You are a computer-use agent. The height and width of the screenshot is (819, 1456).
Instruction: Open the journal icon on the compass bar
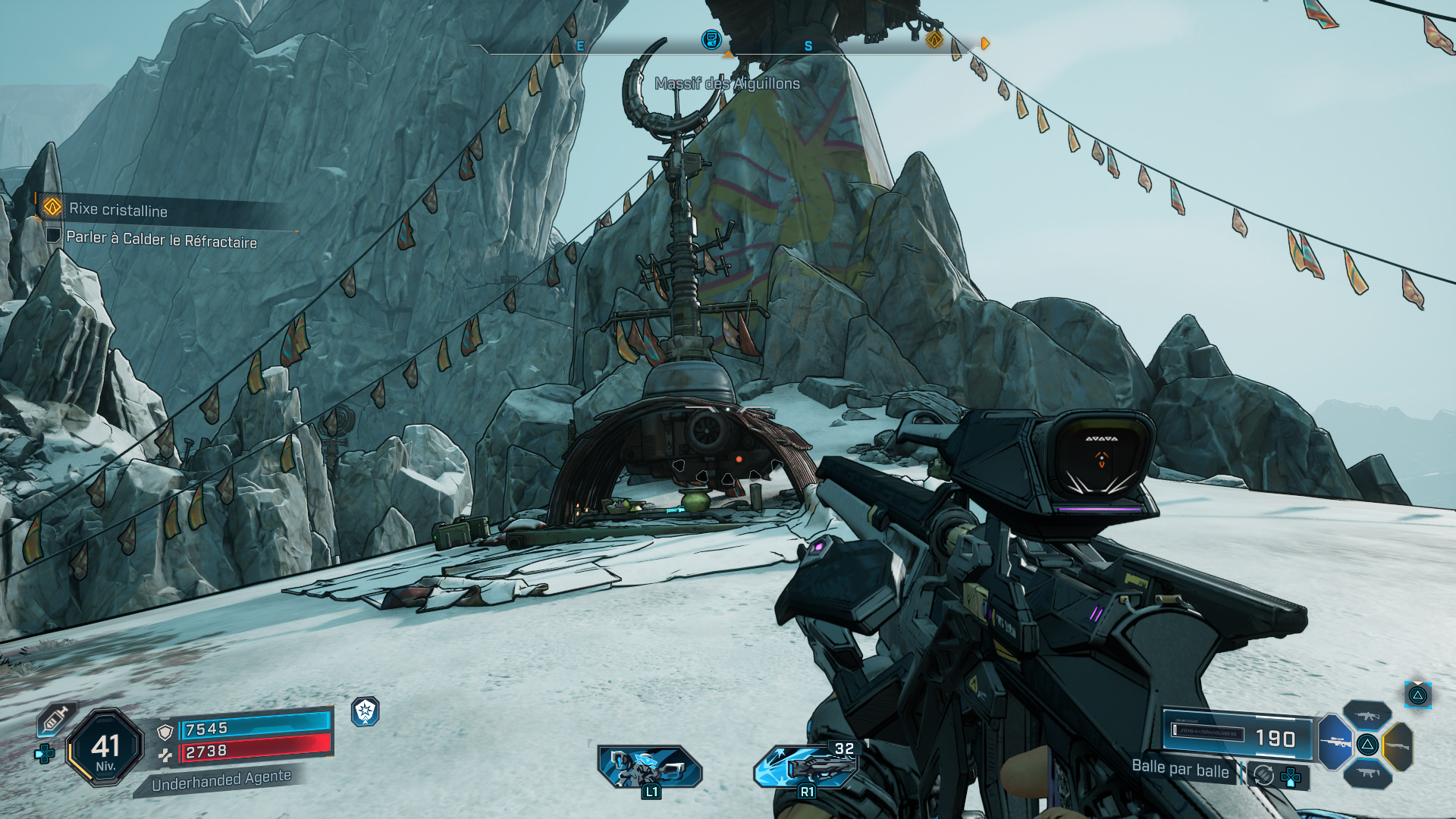pos(711,40)
